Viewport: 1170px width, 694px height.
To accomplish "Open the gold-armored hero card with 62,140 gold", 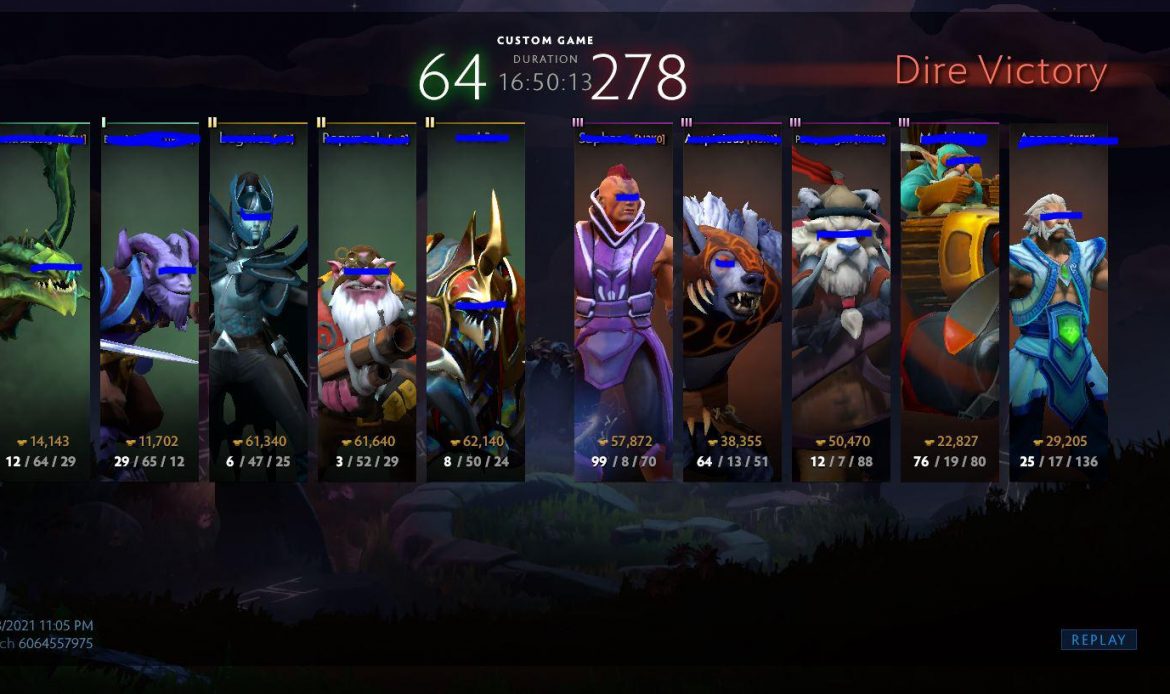I will 476,300.
